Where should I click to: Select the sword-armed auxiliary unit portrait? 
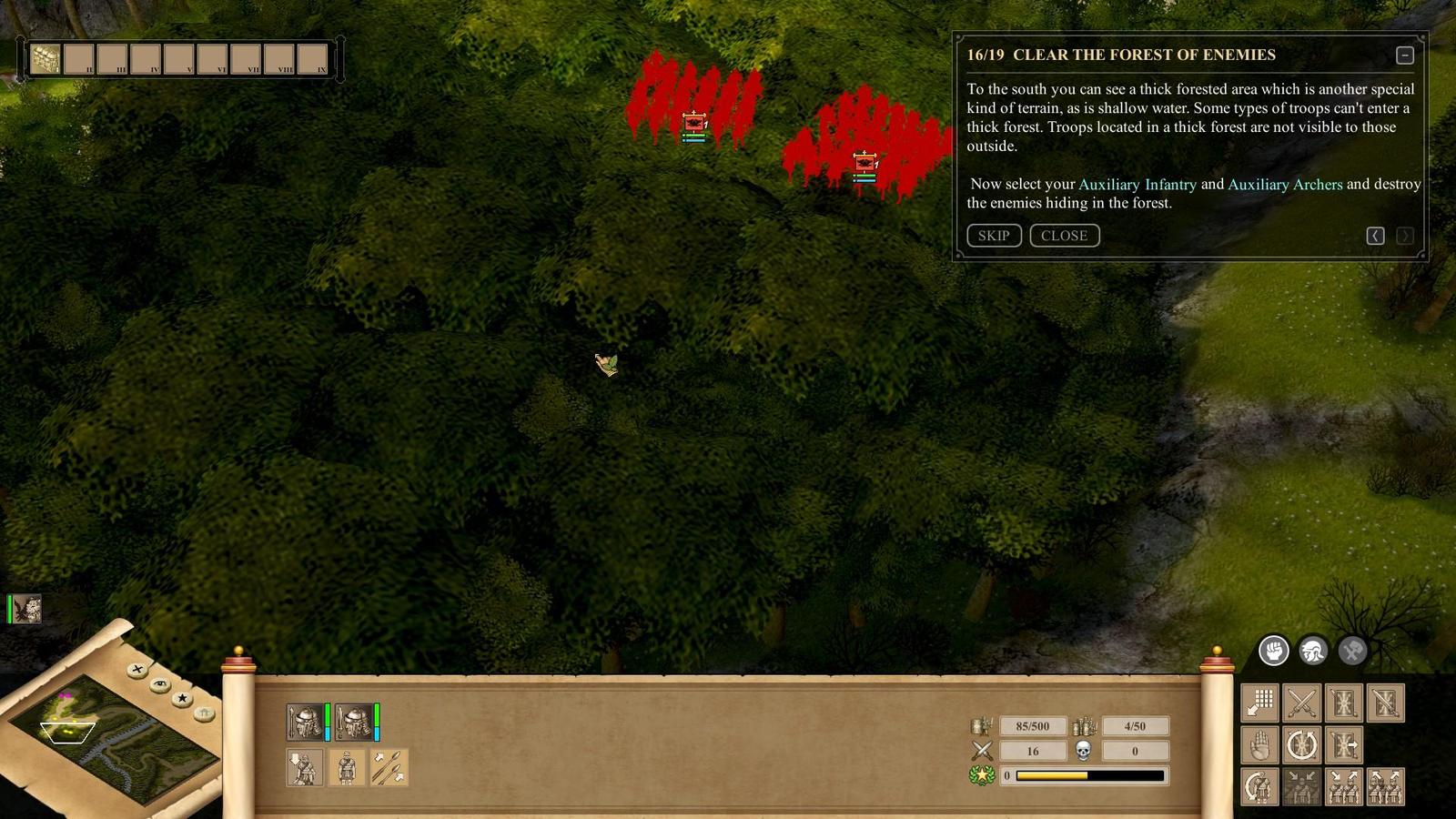[x=354, y=723]
